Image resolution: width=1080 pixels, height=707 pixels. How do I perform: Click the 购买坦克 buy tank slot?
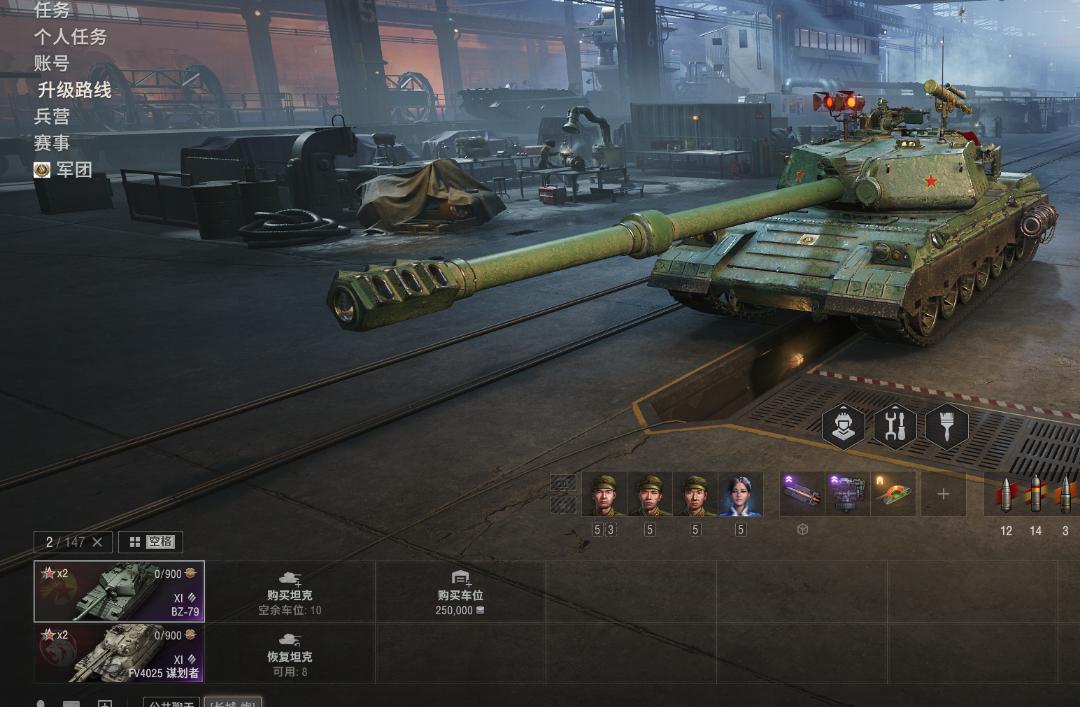(290, 592)
